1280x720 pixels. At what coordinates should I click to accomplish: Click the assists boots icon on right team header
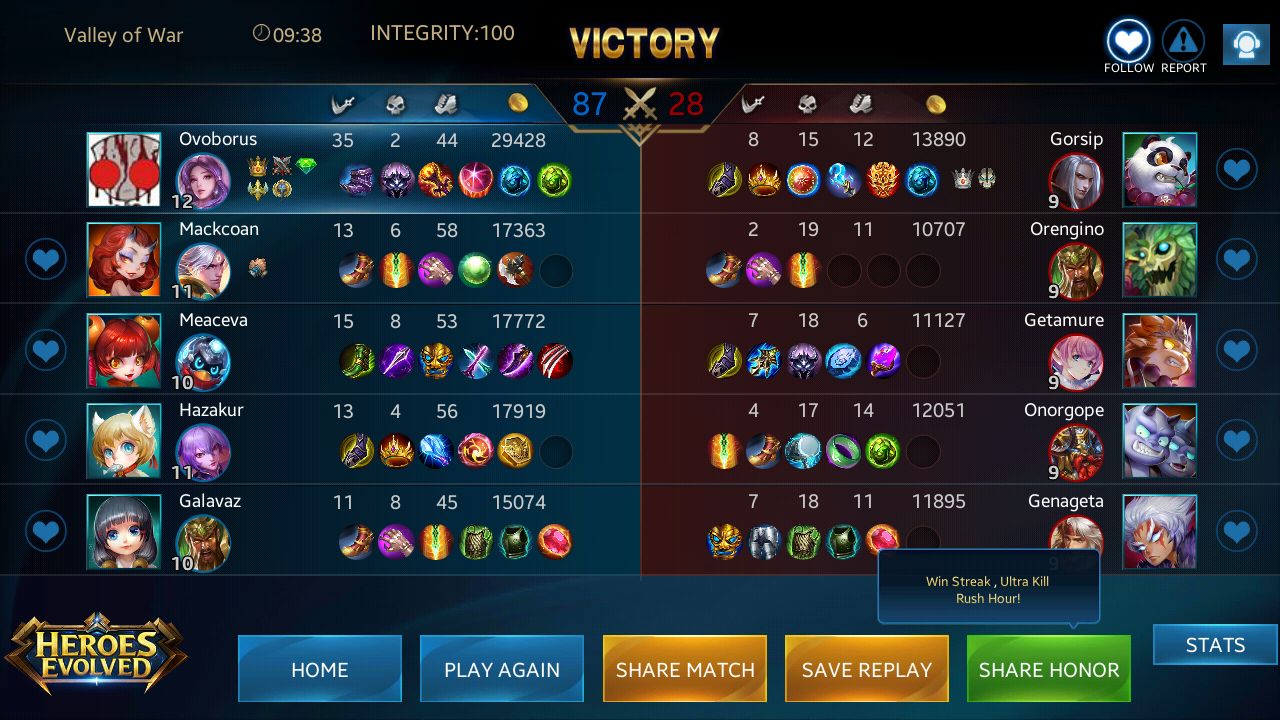[861, 101]
